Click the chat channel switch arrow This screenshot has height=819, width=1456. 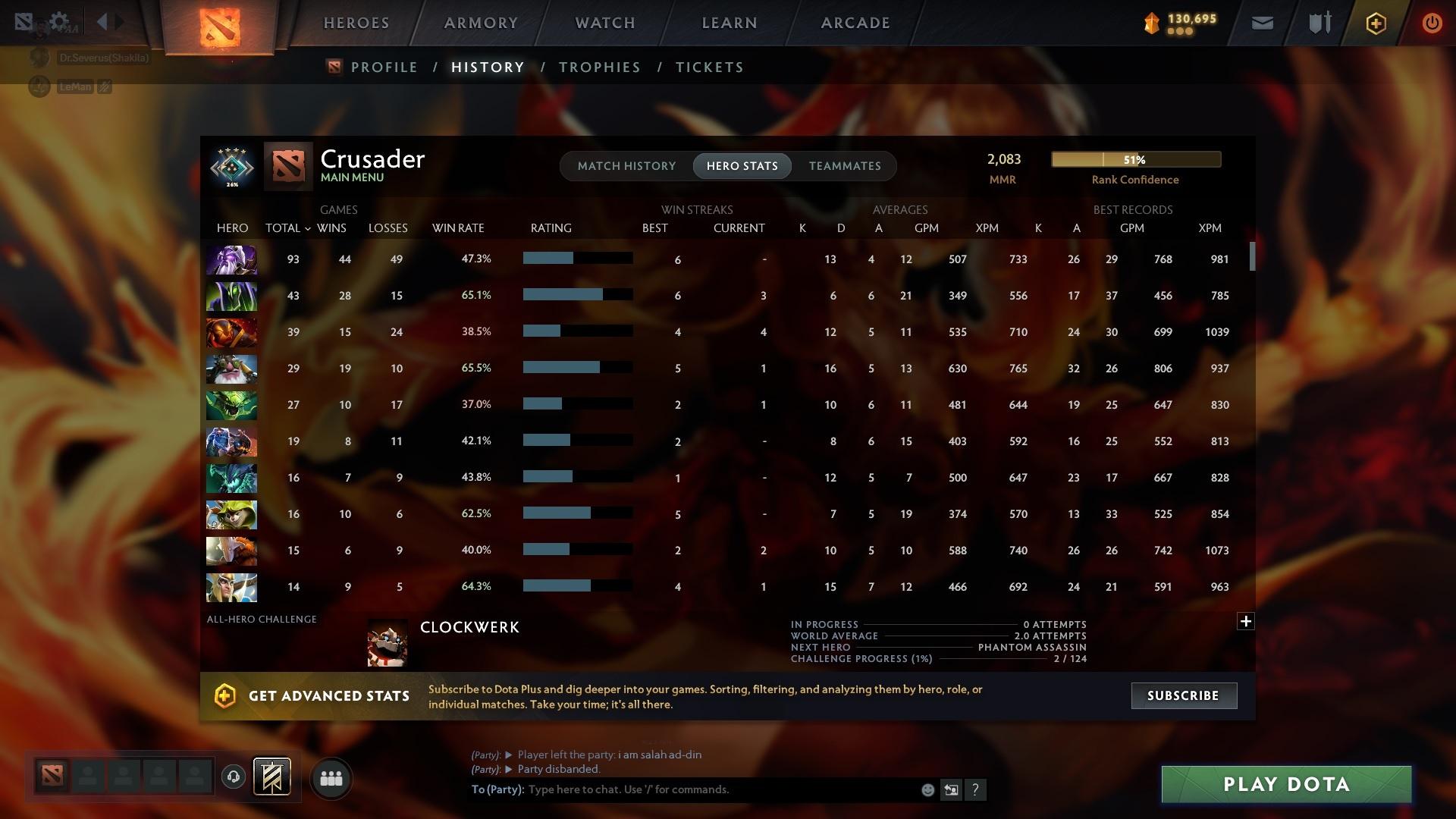952,789
